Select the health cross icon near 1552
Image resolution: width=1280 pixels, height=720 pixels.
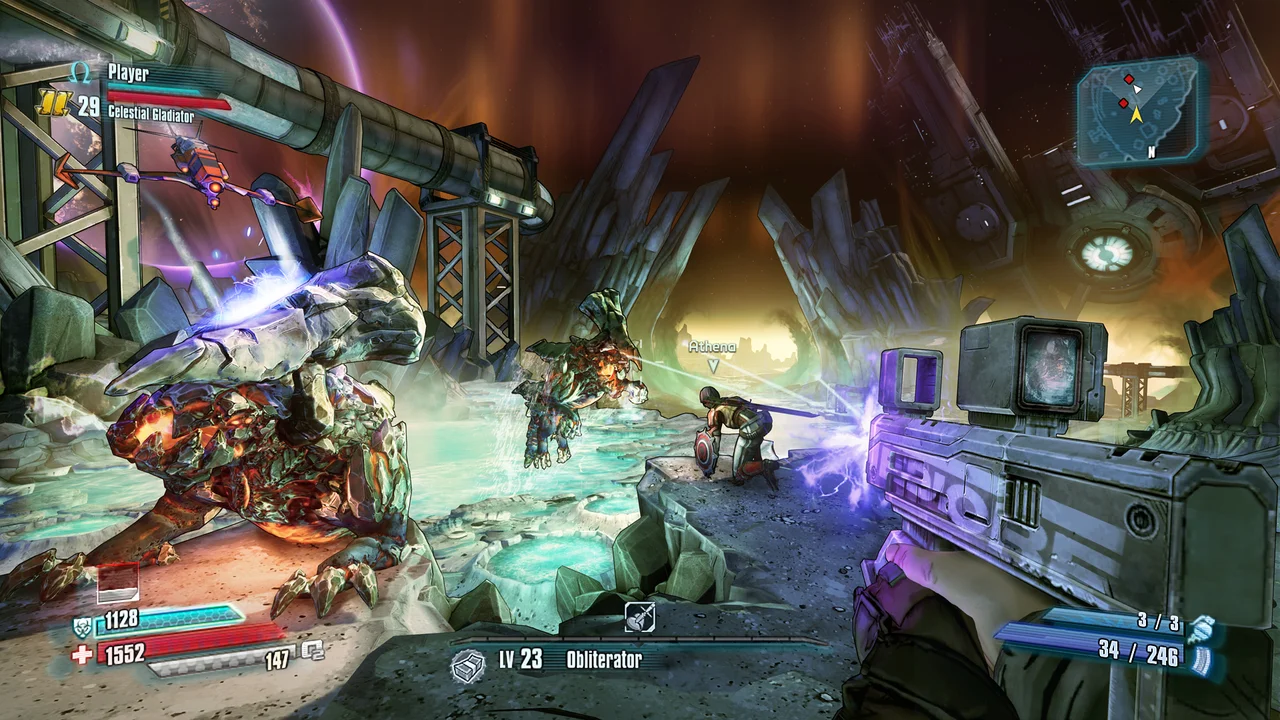(x=82, y=652)
